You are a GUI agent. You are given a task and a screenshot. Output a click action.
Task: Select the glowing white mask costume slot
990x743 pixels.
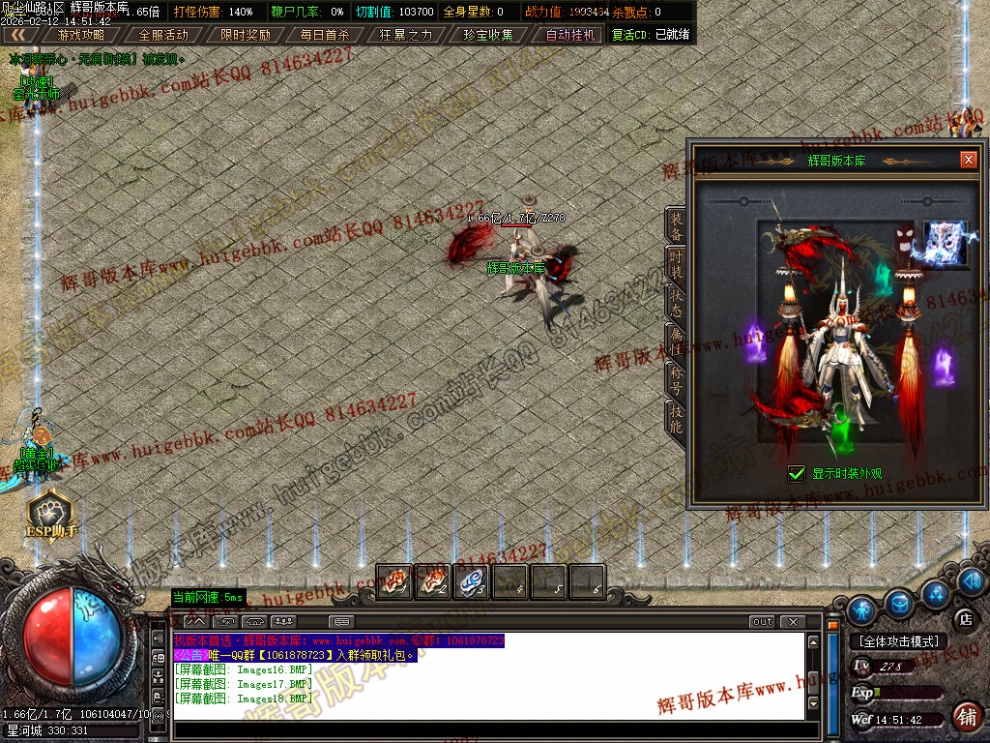tap(944, 244)
